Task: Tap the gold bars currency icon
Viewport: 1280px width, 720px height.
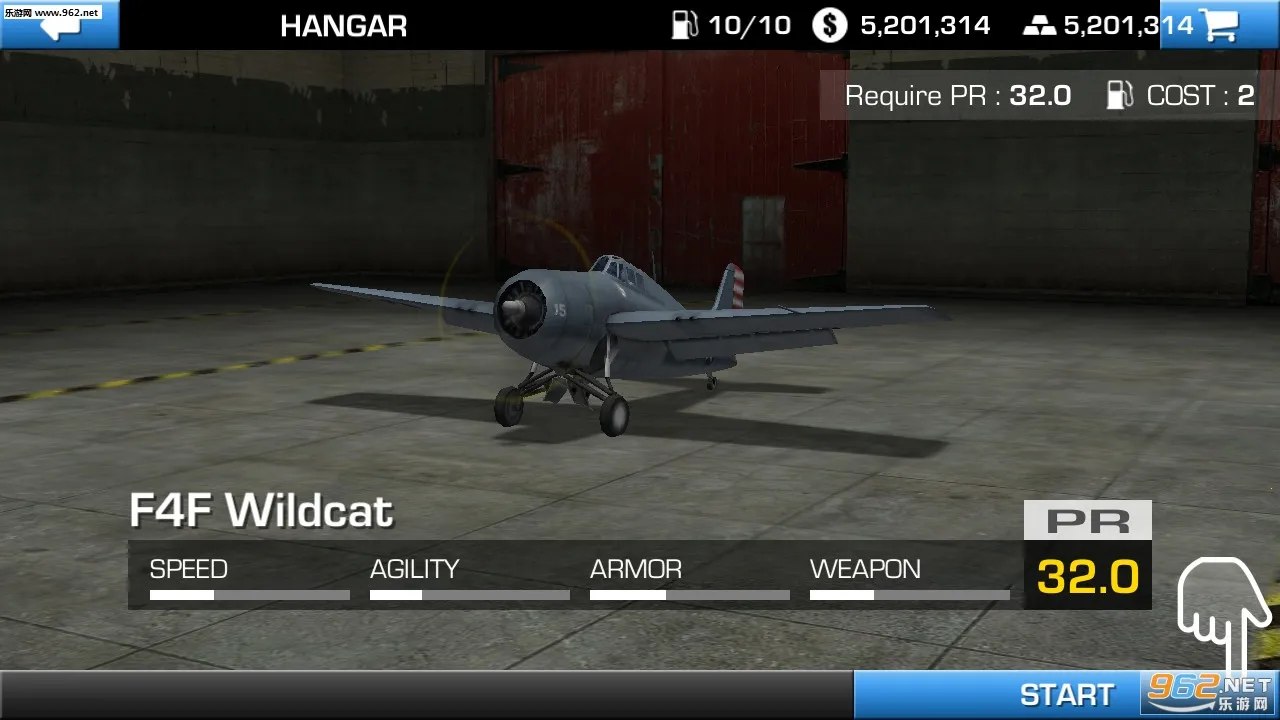Action: [x=1040, y=25]
